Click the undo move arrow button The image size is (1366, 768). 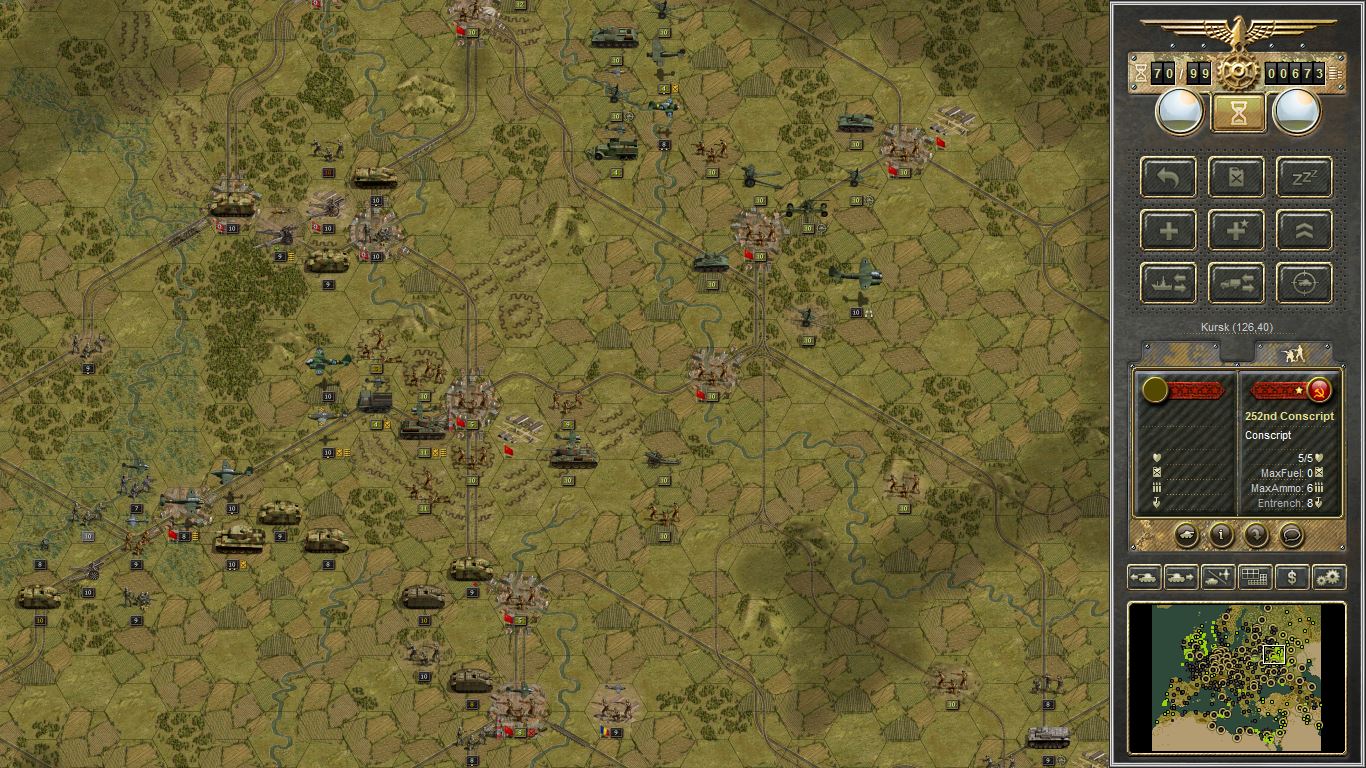click(x=1167, y=177)
